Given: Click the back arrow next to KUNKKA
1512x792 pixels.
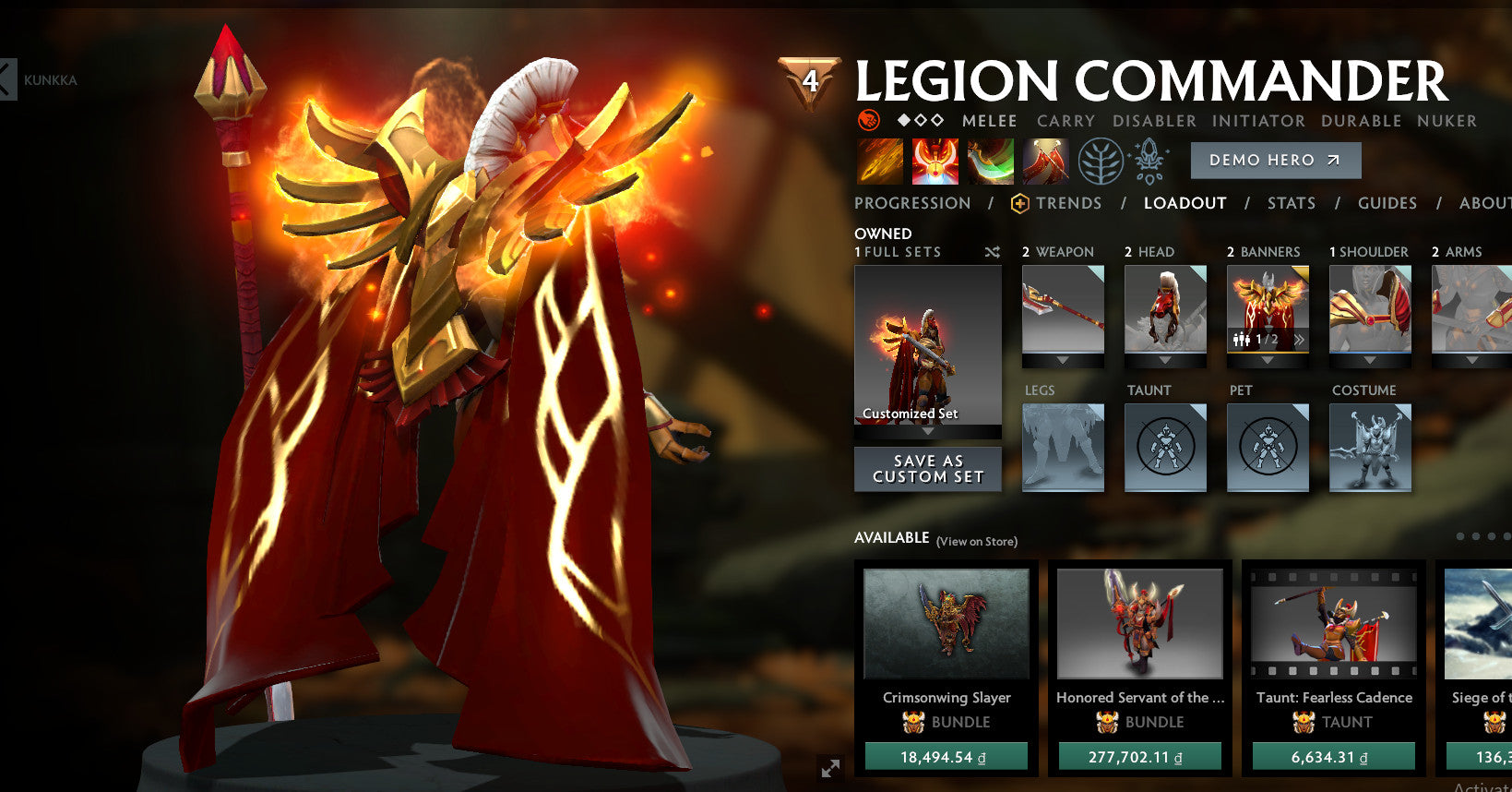Looking at the screenshot, I should [9, 78].
